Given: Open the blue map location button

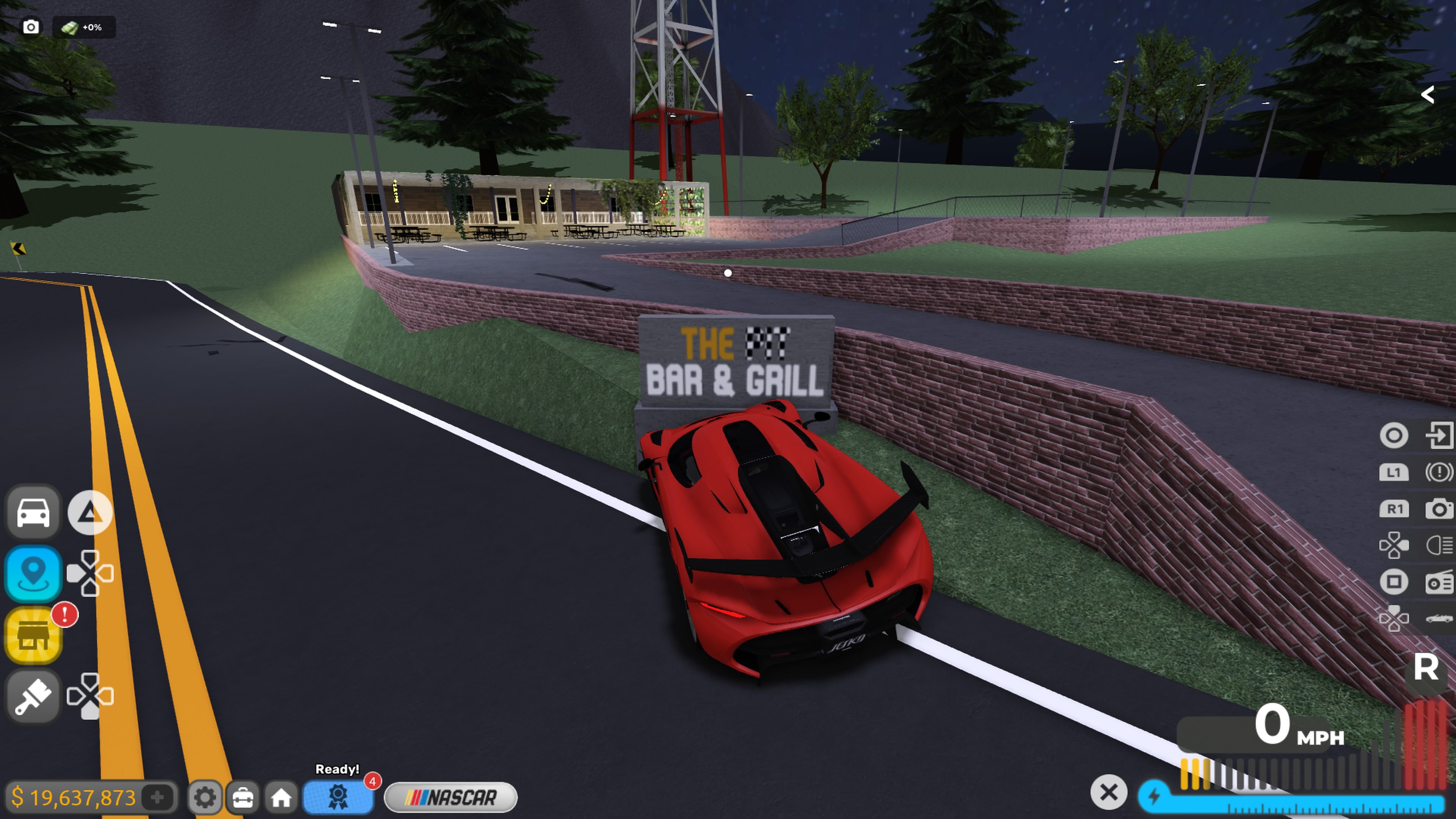Looking at the screenshot, I should (x=33, y=573).
